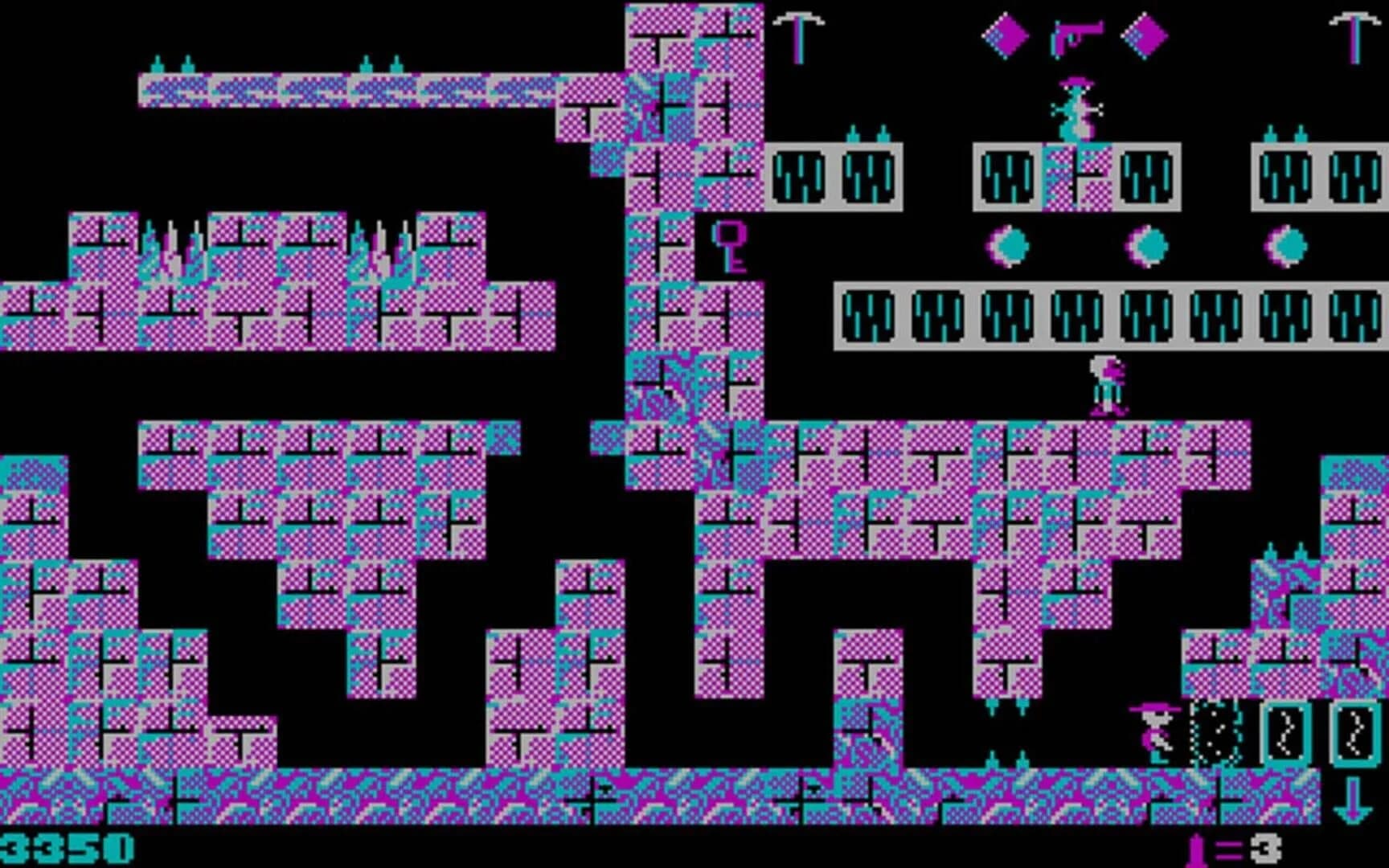The height and width of the screenshot is (868, 1389).
Task: Click the enemy sprite on the middle-right platform
Action: pos(1107,386)
